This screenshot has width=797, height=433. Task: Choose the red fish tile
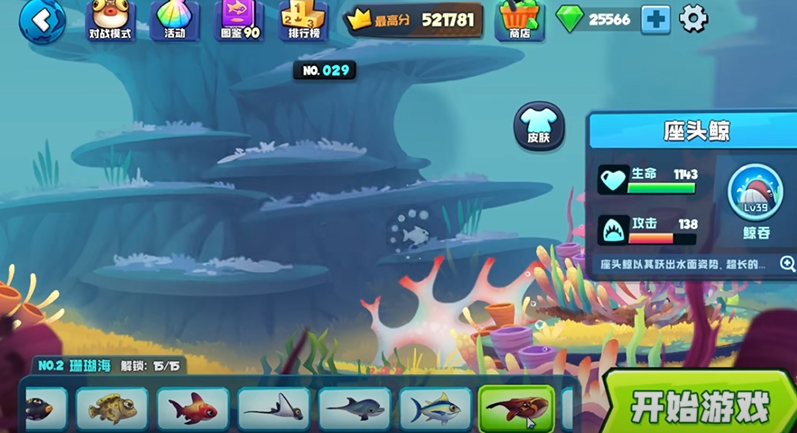[193, 408]
